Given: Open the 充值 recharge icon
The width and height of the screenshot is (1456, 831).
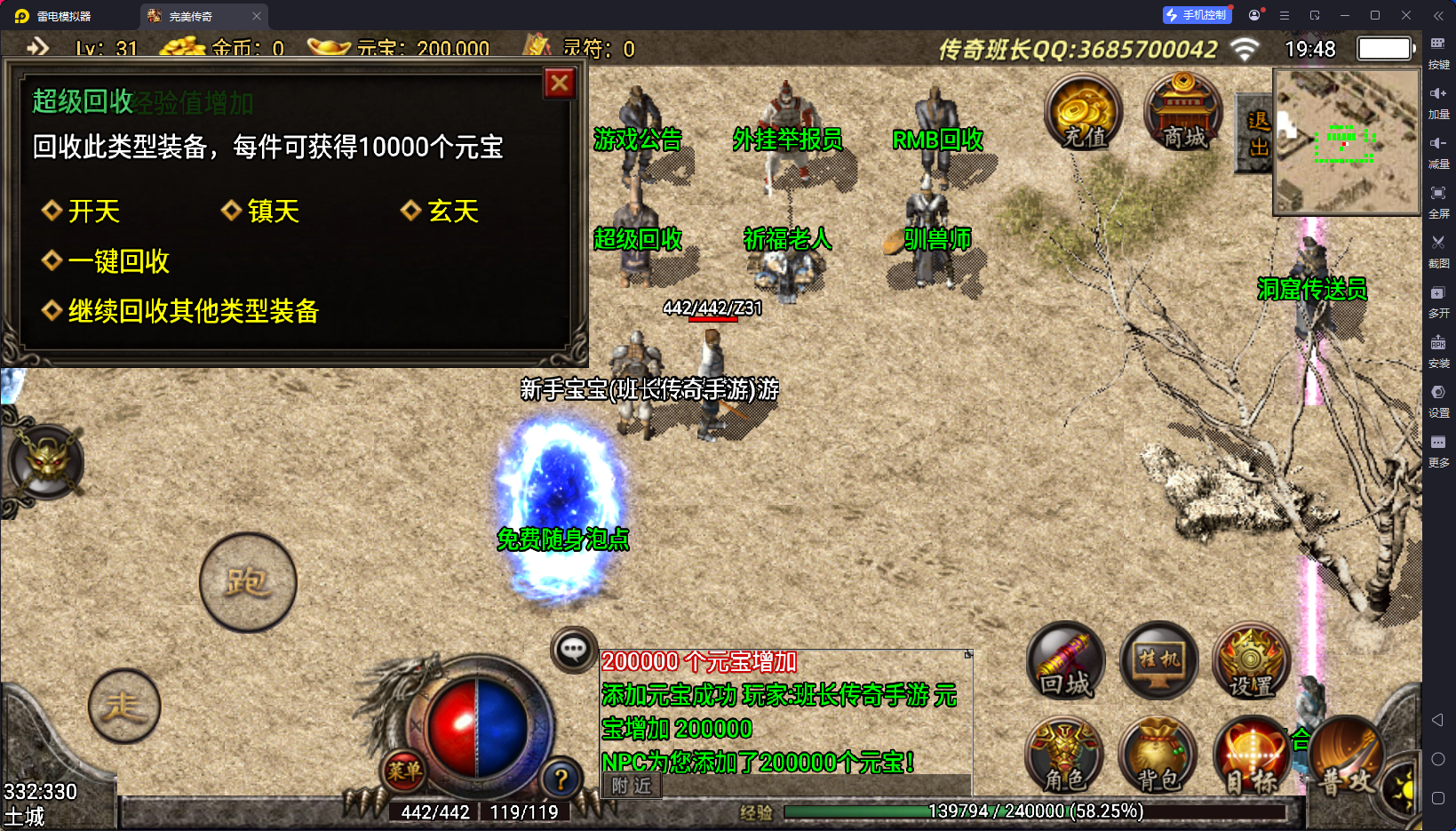Looking at the screenshot, I should (1084, 111).
